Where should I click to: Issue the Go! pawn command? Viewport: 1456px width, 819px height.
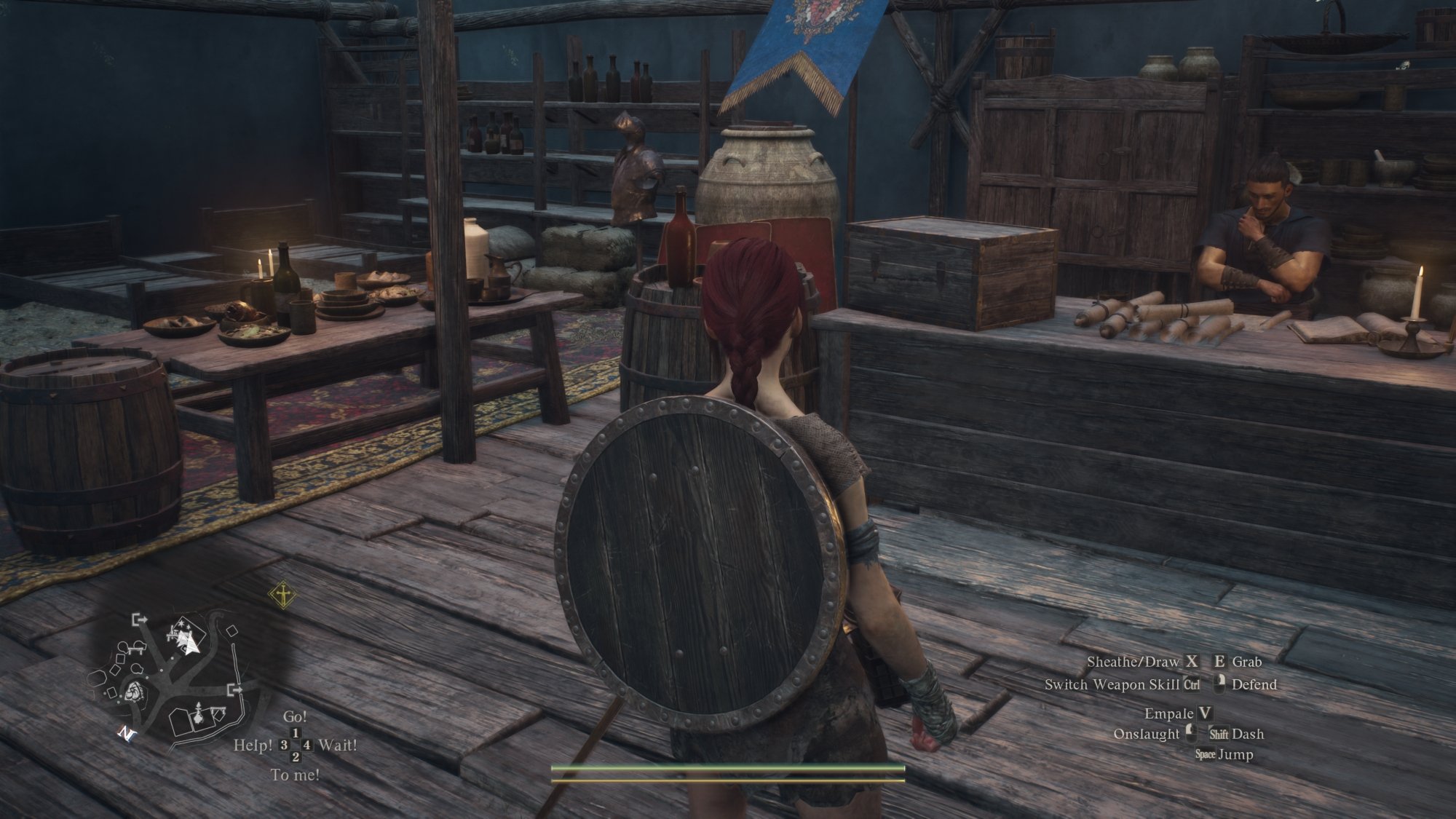point(296,717)
